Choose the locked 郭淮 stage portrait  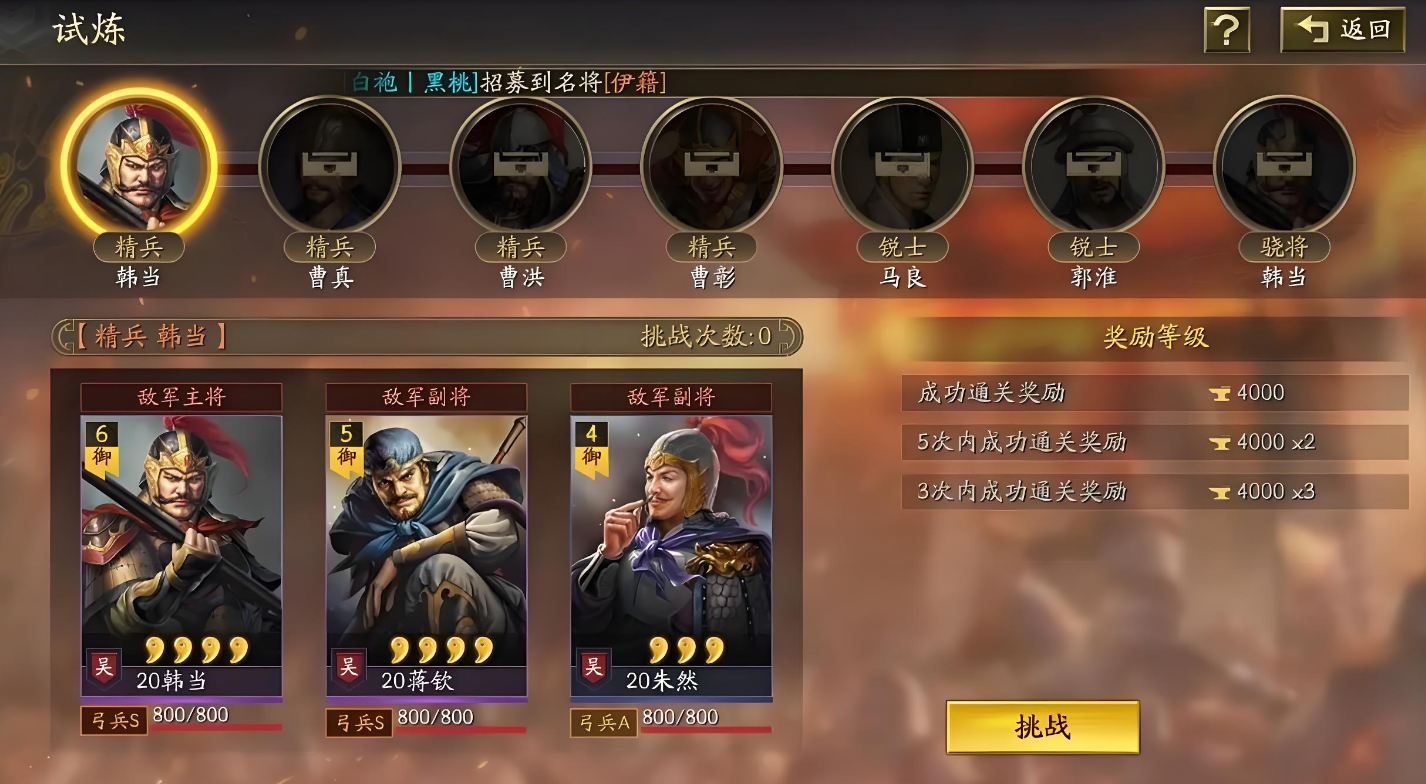coord(1093,166)
